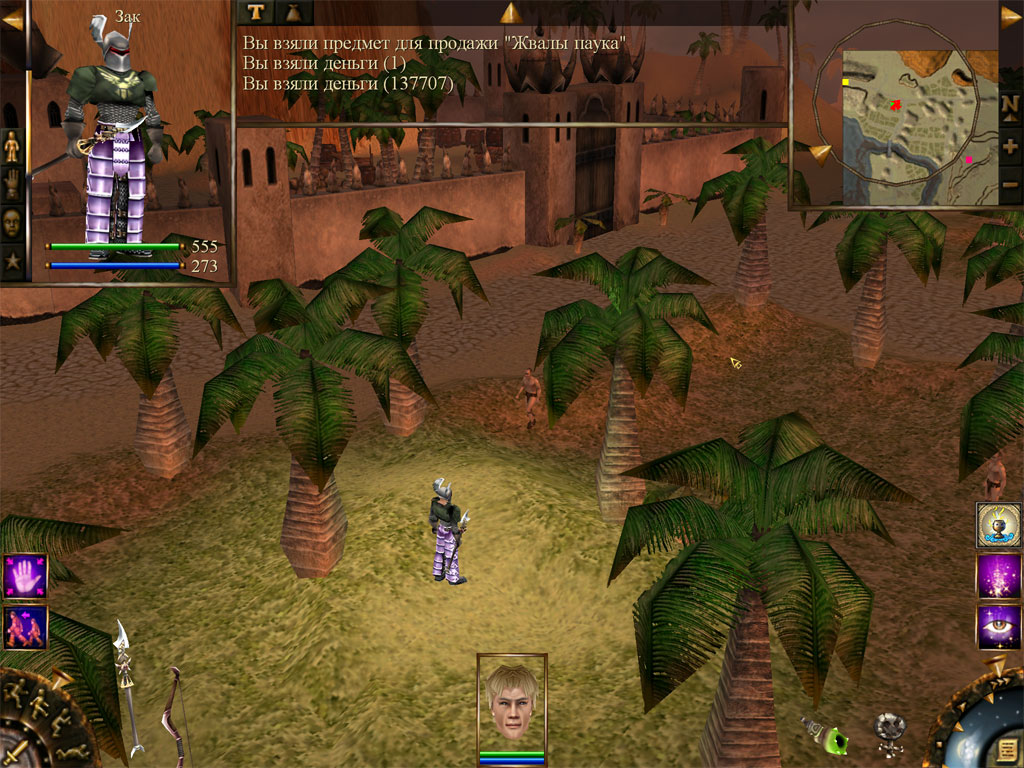
Task: Activate the purple sparkle spell icon
Action: coord(998,576)
